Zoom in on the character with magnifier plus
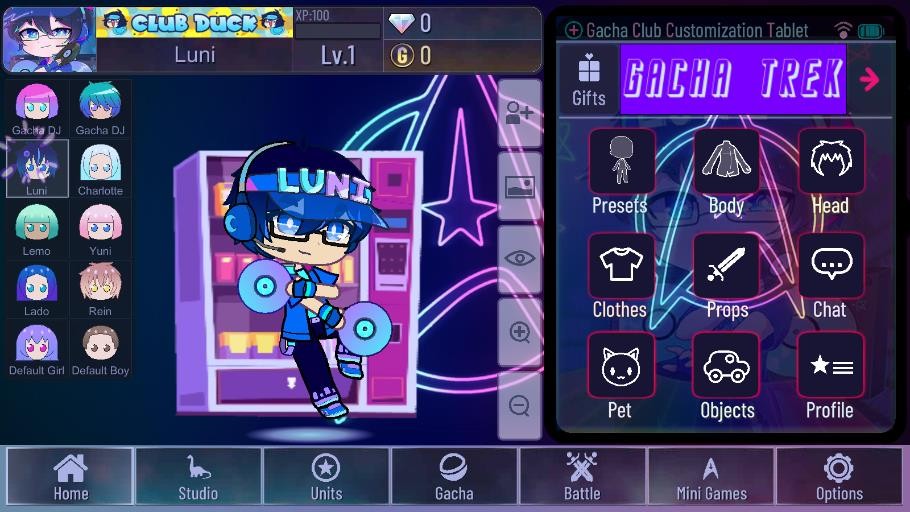Image resolution: width=910 pixels, height=512 pixels. (519, 332)
